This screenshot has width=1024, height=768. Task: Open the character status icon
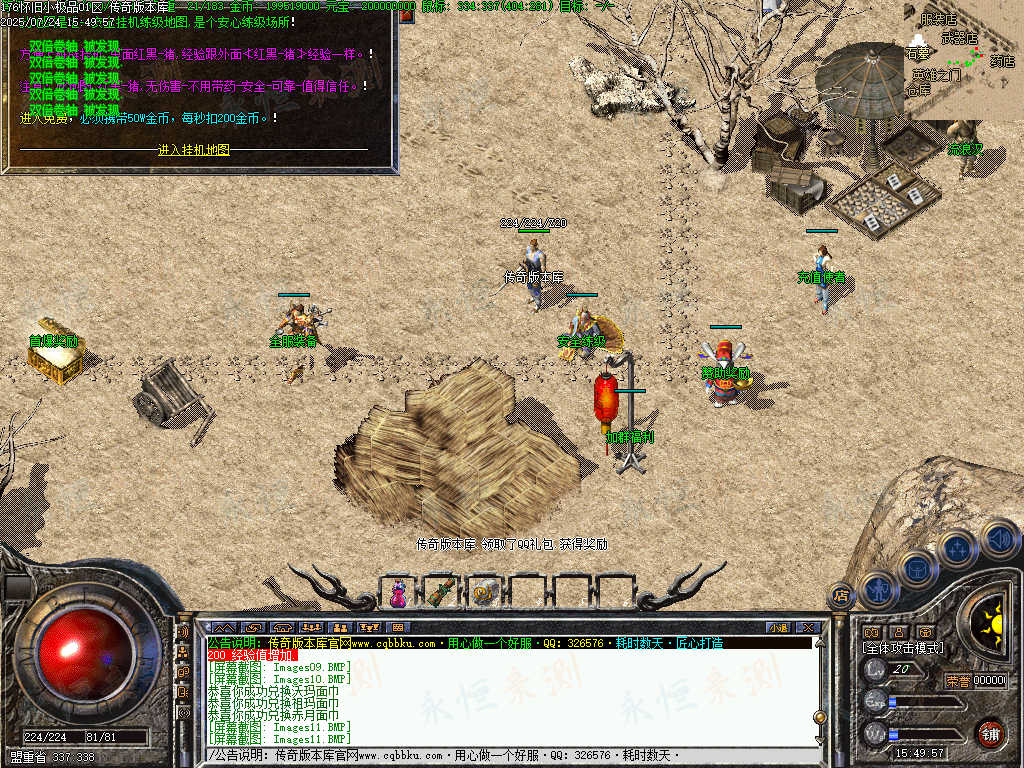pos(878,589)
